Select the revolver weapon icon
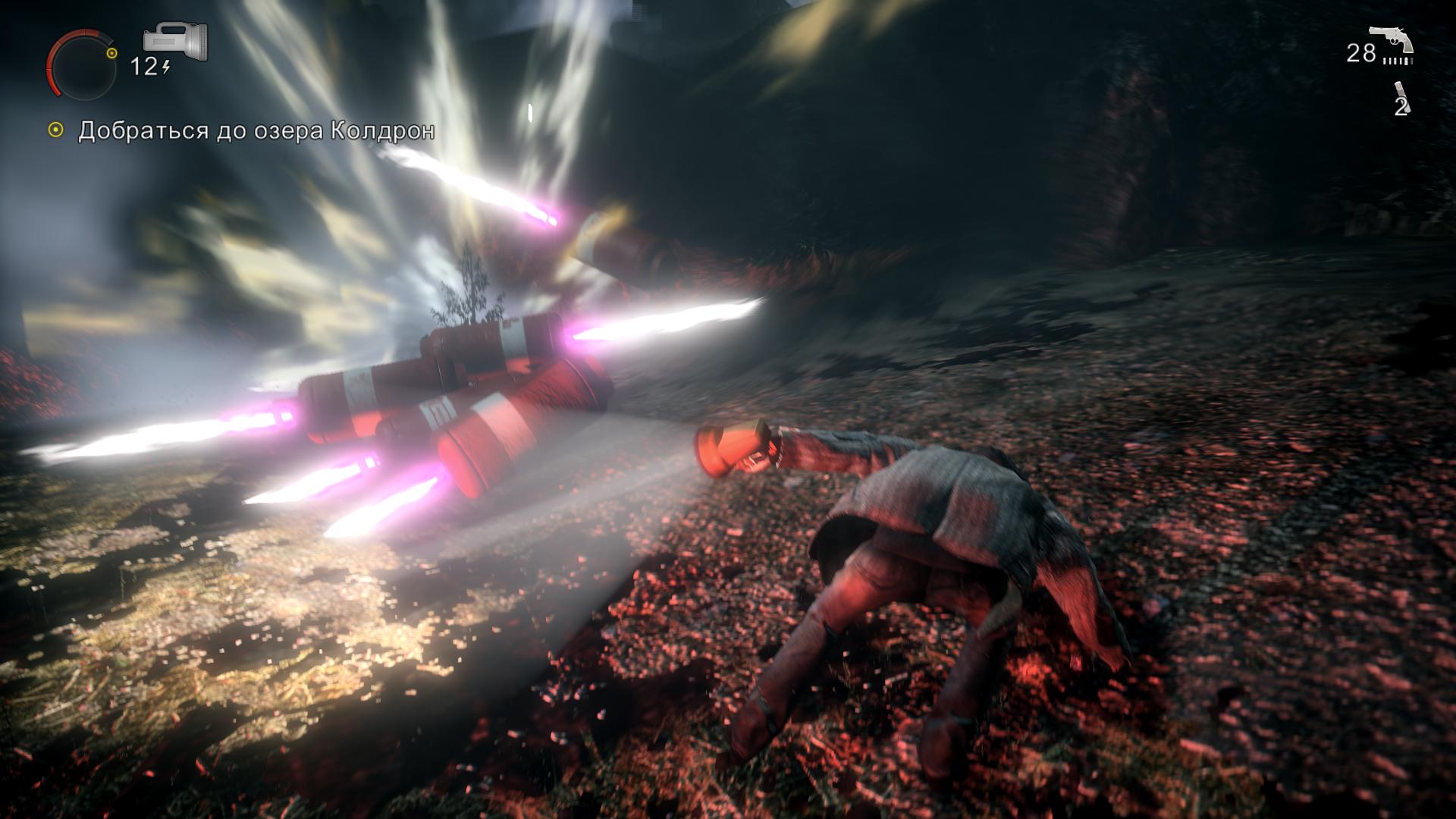 coord(1392,40)
